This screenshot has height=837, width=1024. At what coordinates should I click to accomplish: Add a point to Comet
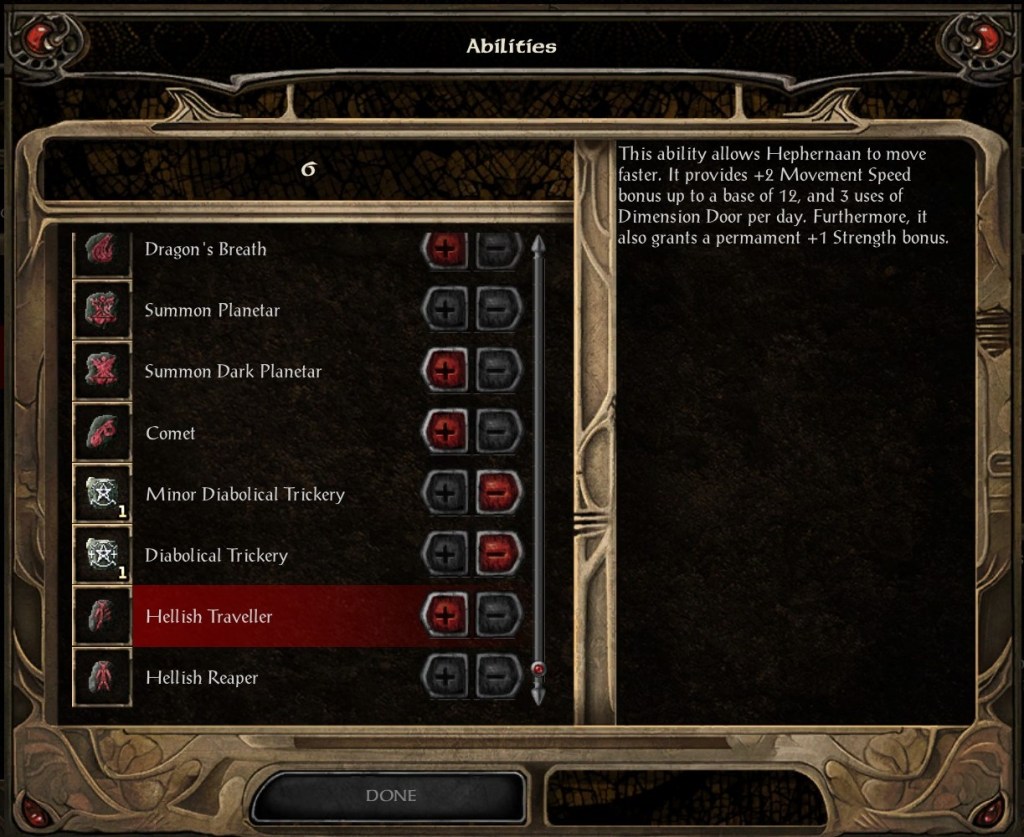pos(446,433)
